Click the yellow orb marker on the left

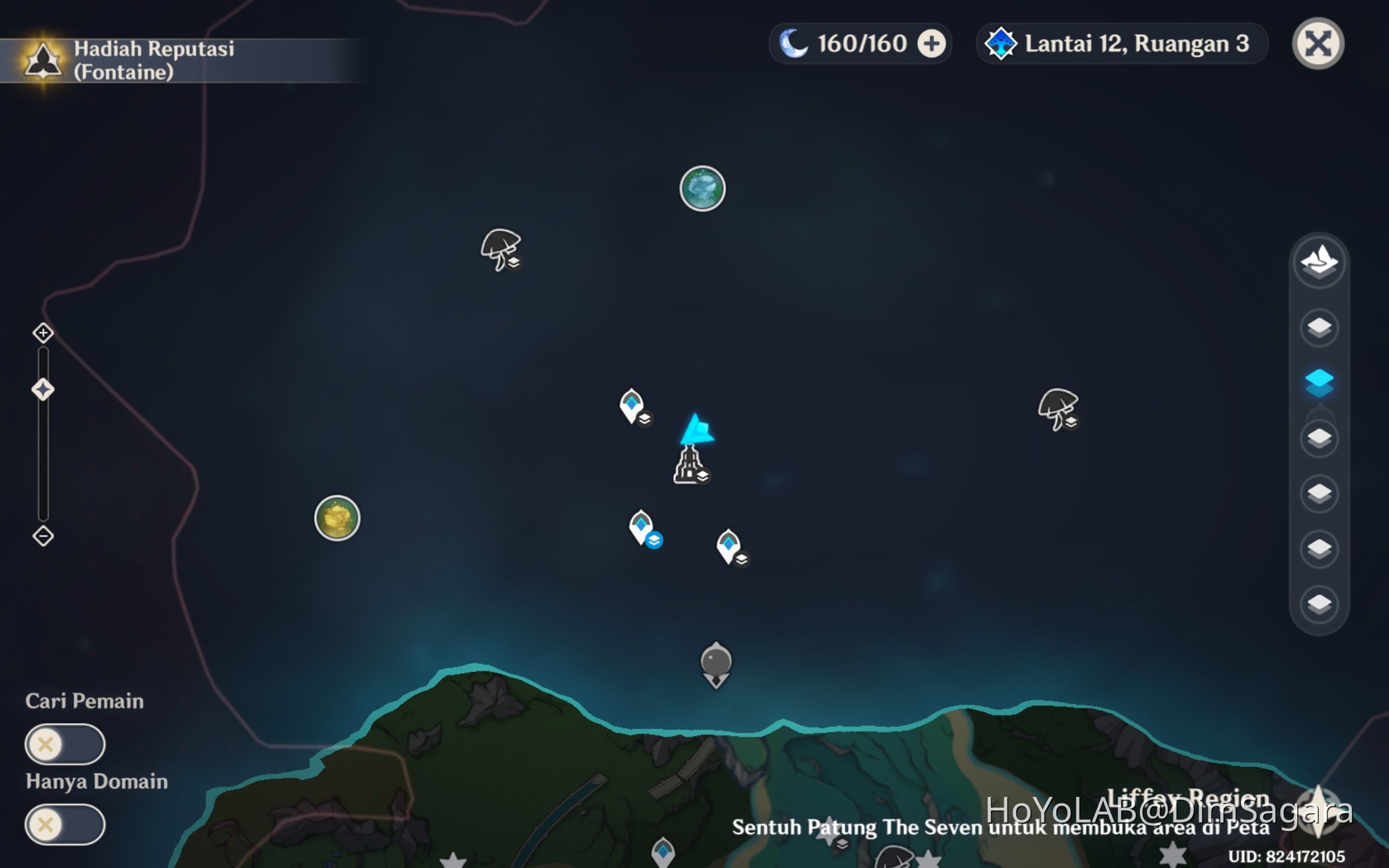[x=336, y=518]
